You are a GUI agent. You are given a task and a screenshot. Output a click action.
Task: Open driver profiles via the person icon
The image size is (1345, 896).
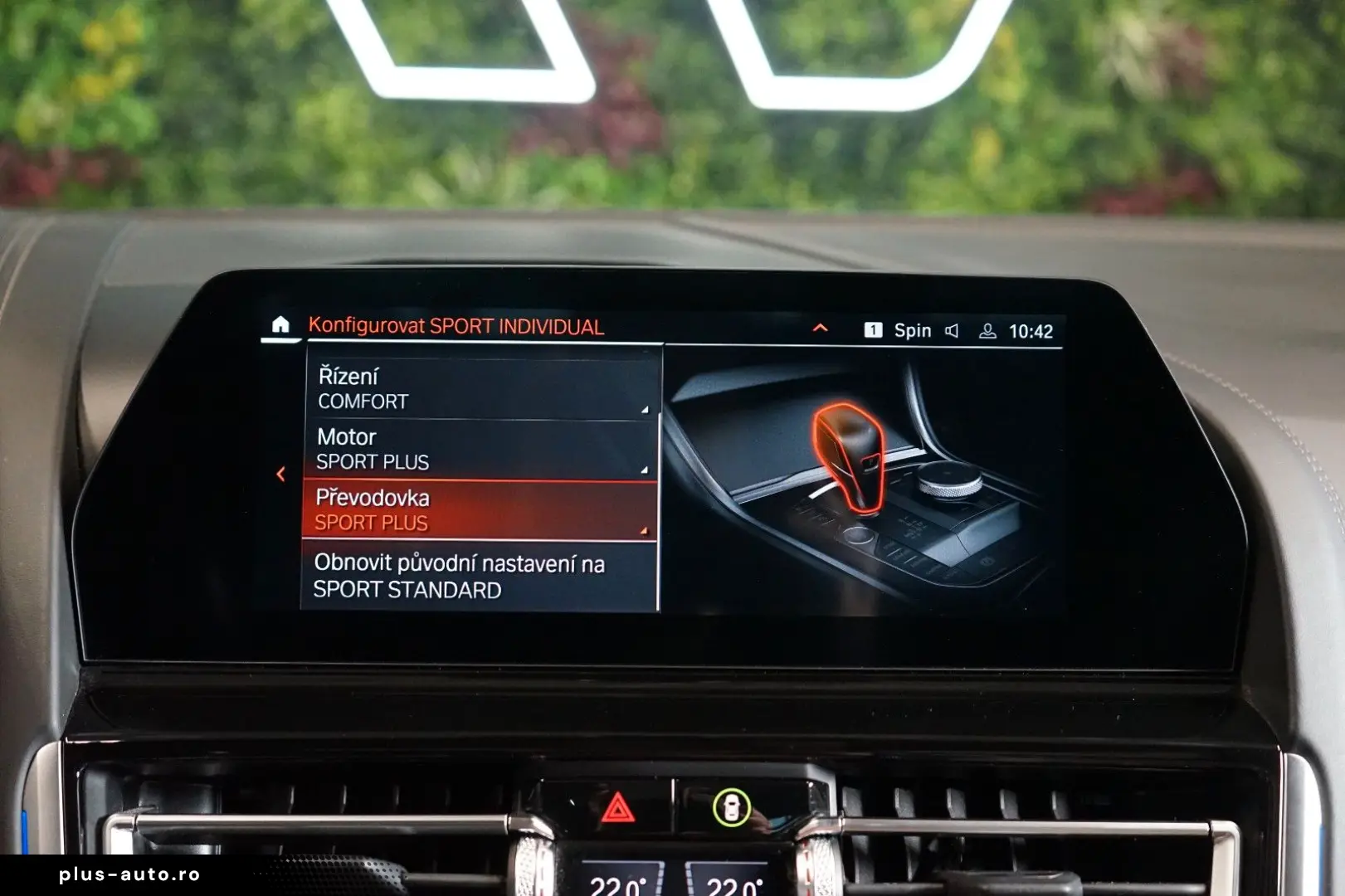pyautogui.click(x=987, y=329)
